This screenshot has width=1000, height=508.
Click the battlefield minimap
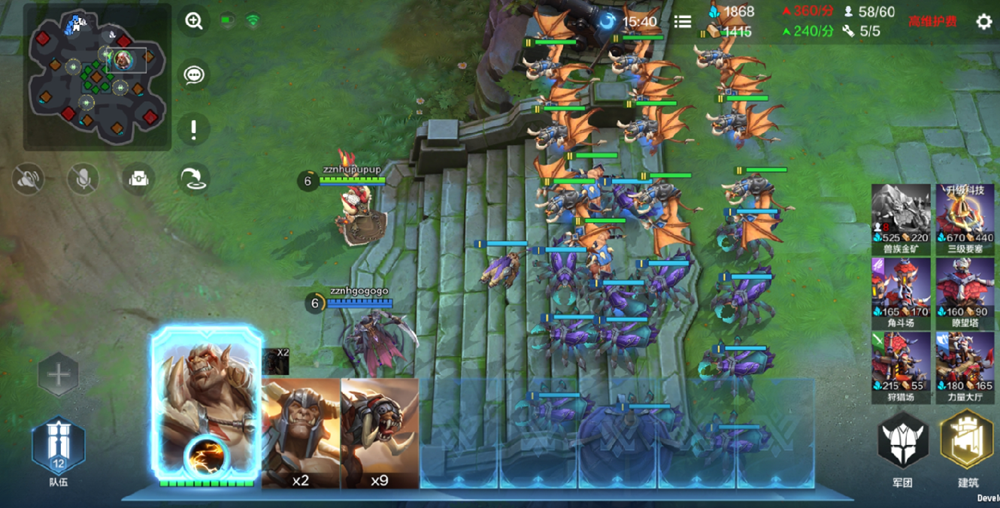pos(97,77)
